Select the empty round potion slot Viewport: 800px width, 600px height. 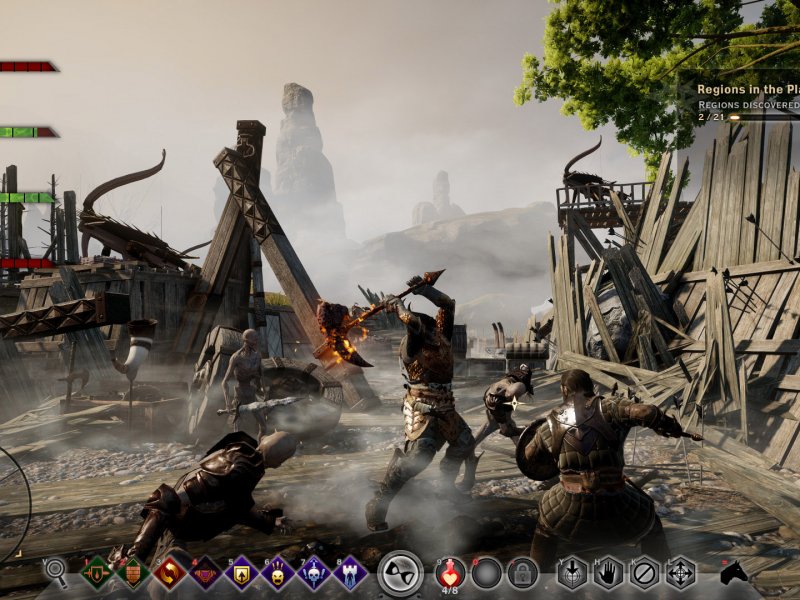[486, 573]
